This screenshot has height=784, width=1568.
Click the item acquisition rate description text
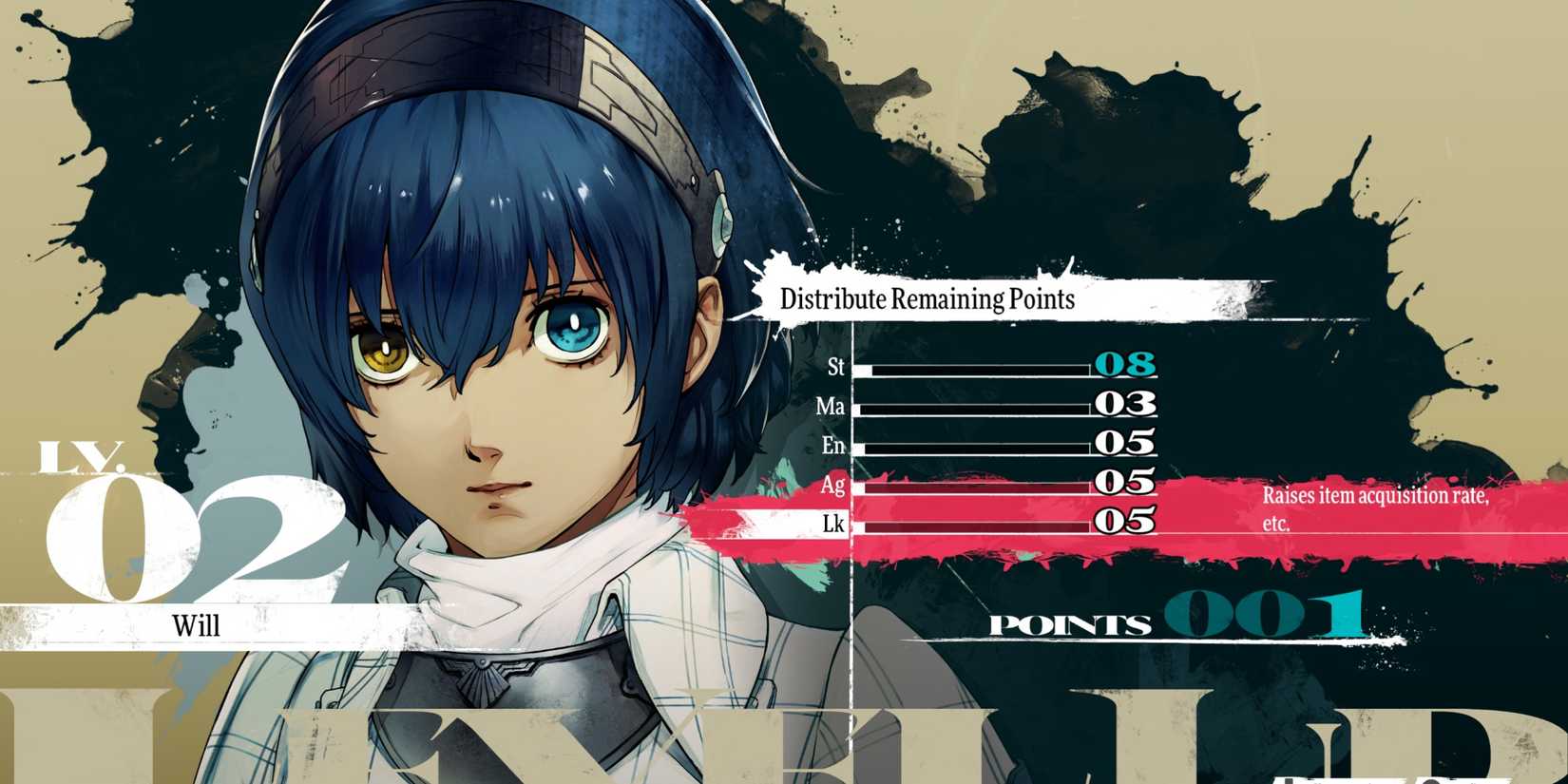[x=1375, y=506]
